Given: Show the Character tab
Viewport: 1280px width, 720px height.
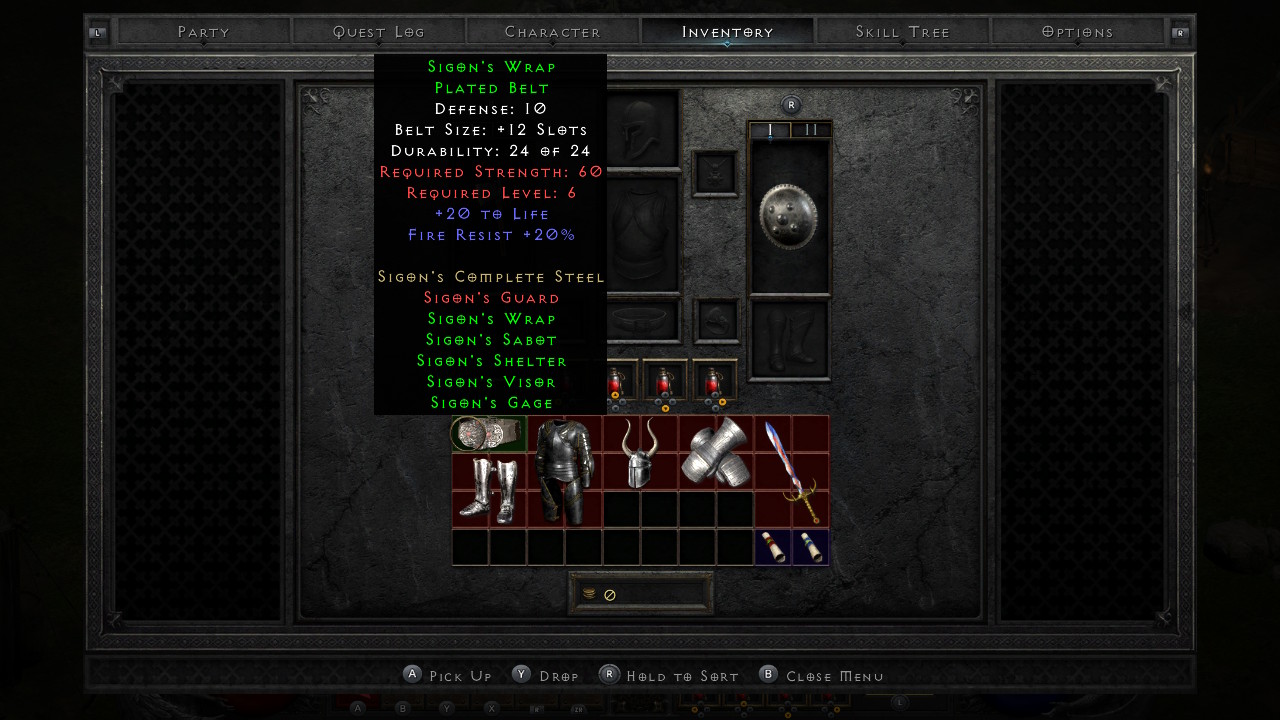Looking at the screenshot, I should click(x=553, y=32).
